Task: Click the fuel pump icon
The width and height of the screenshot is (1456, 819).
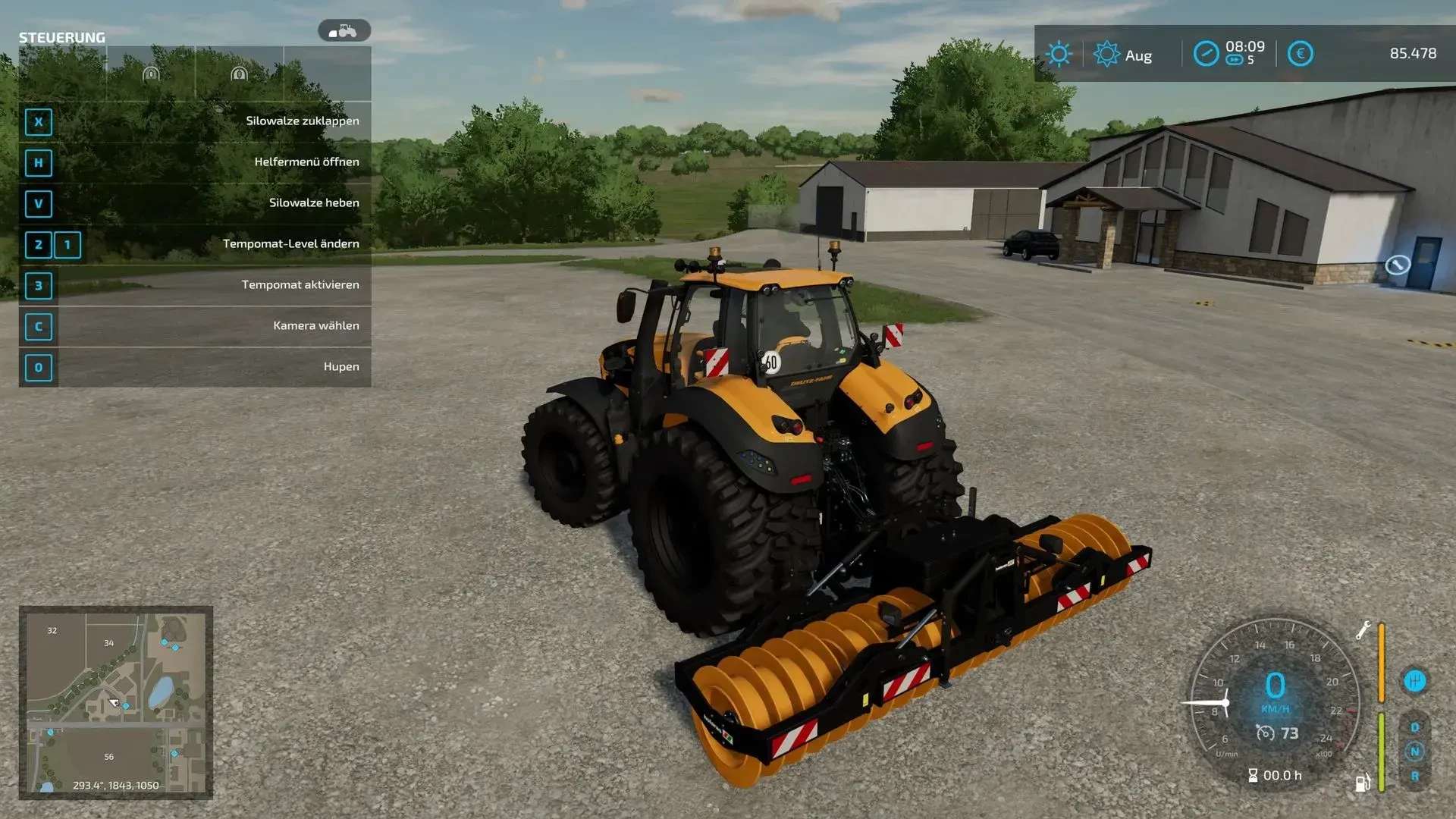Action: 1362,783
